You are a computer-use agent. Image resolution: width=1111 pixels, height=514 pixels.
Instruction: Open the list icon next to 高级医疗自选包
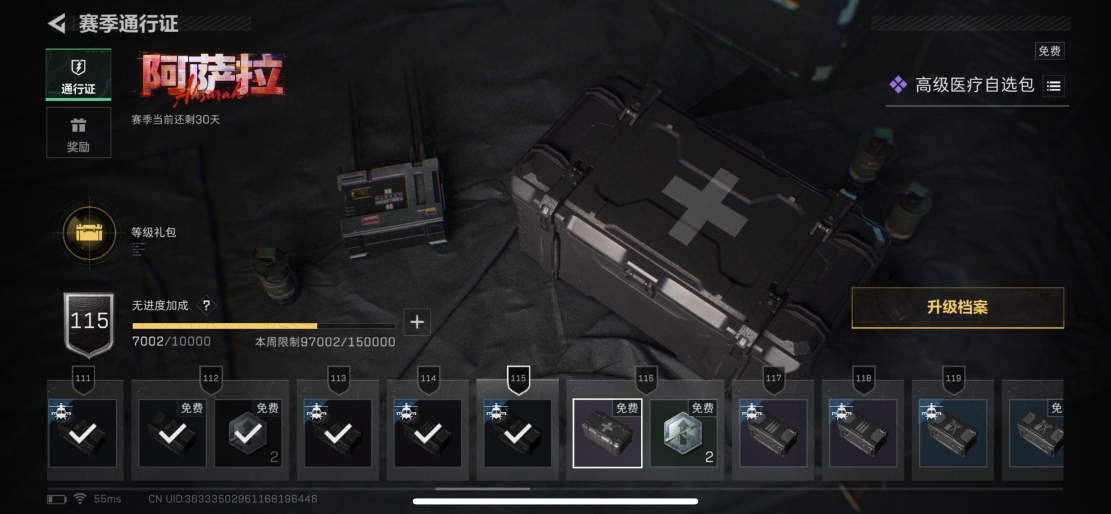coord(1053,86)
